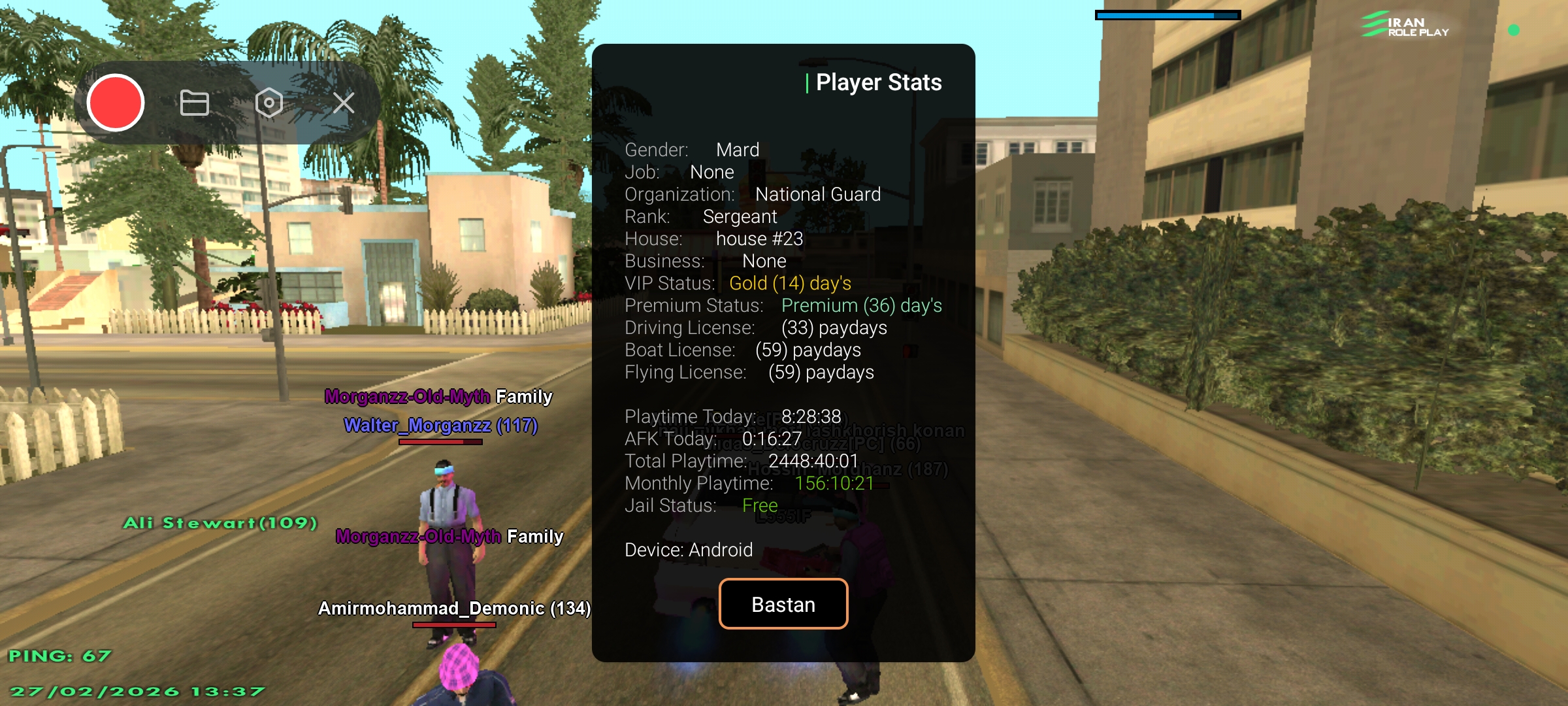This screenshot has height=706, width=1568.
Task: Close Player Stats with the Bastan button
Action: point(783,604)
